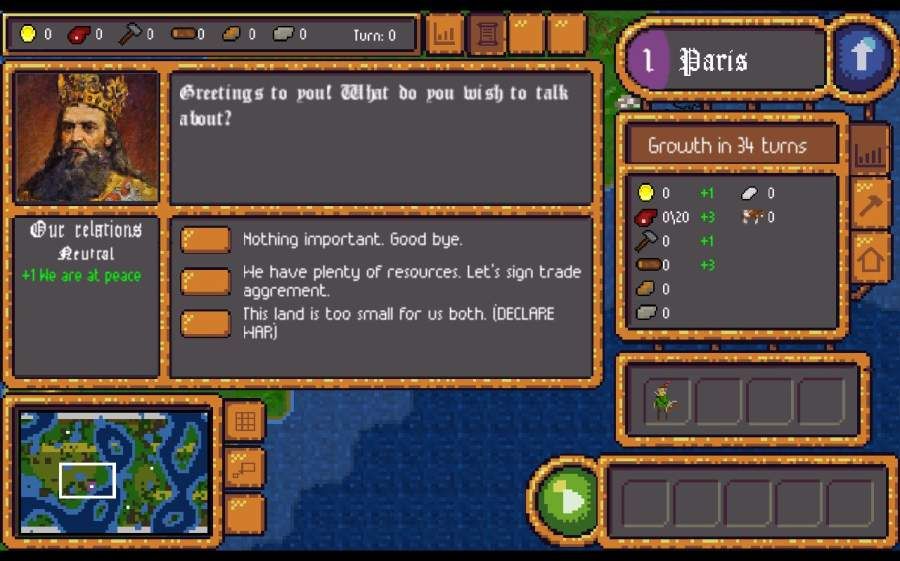Click on the world minimap
This screenshot has width=900, height=561.
pyautogui.click(x=113, y=471)
